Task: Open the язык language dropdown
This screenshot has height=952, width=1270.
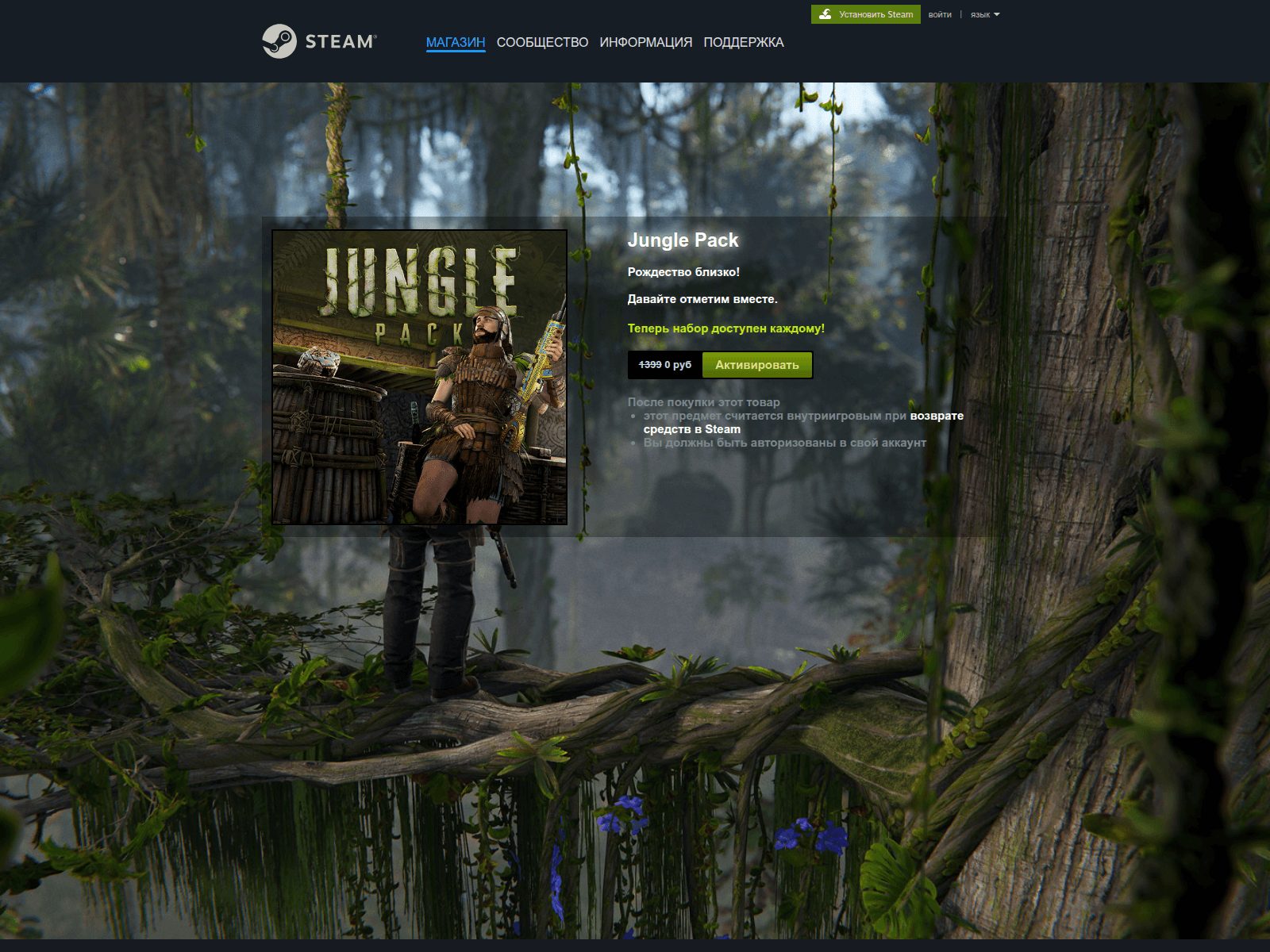Action: (984, 14)
